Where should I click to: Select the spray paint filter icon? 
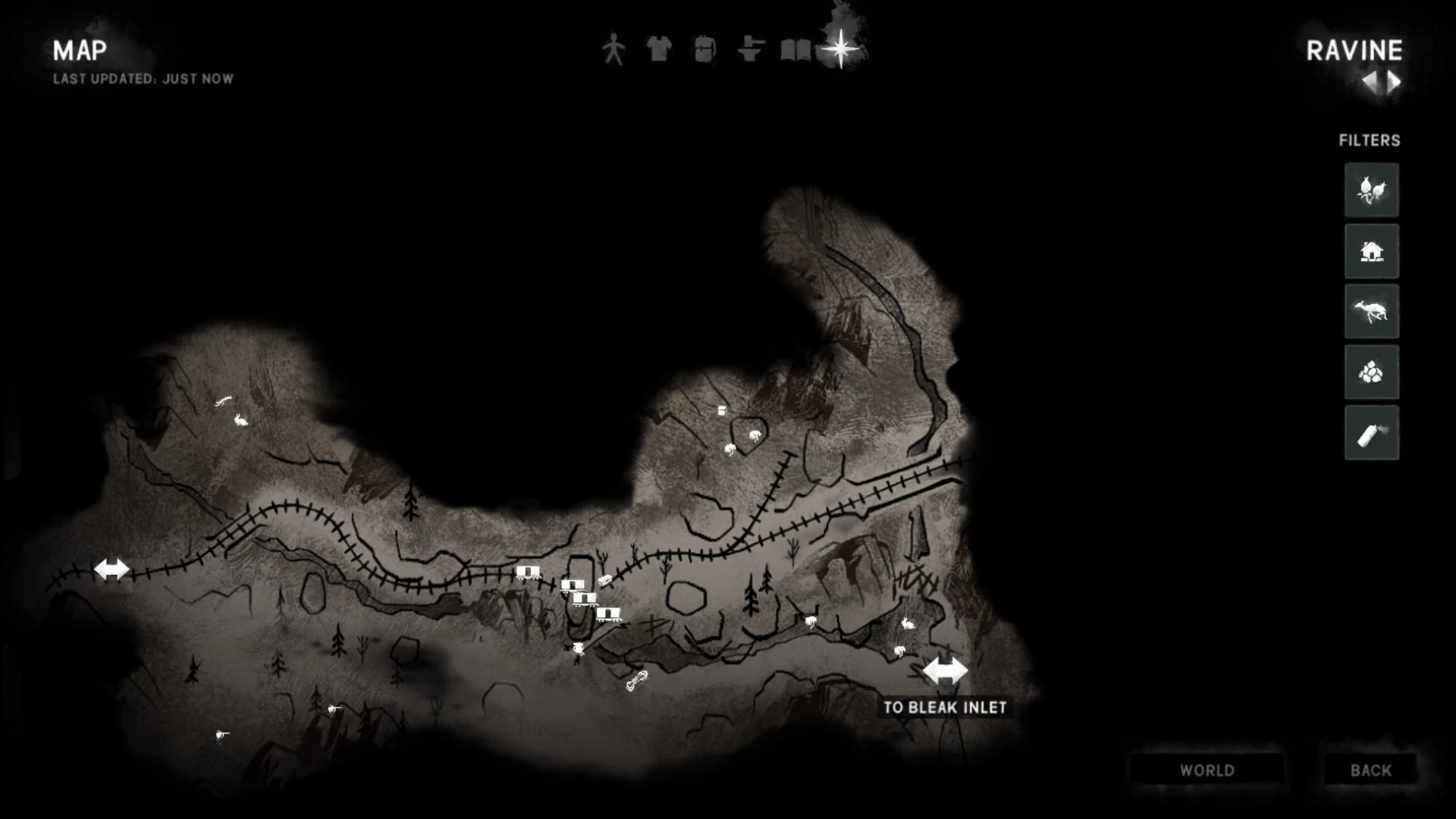coord(1372,434)
